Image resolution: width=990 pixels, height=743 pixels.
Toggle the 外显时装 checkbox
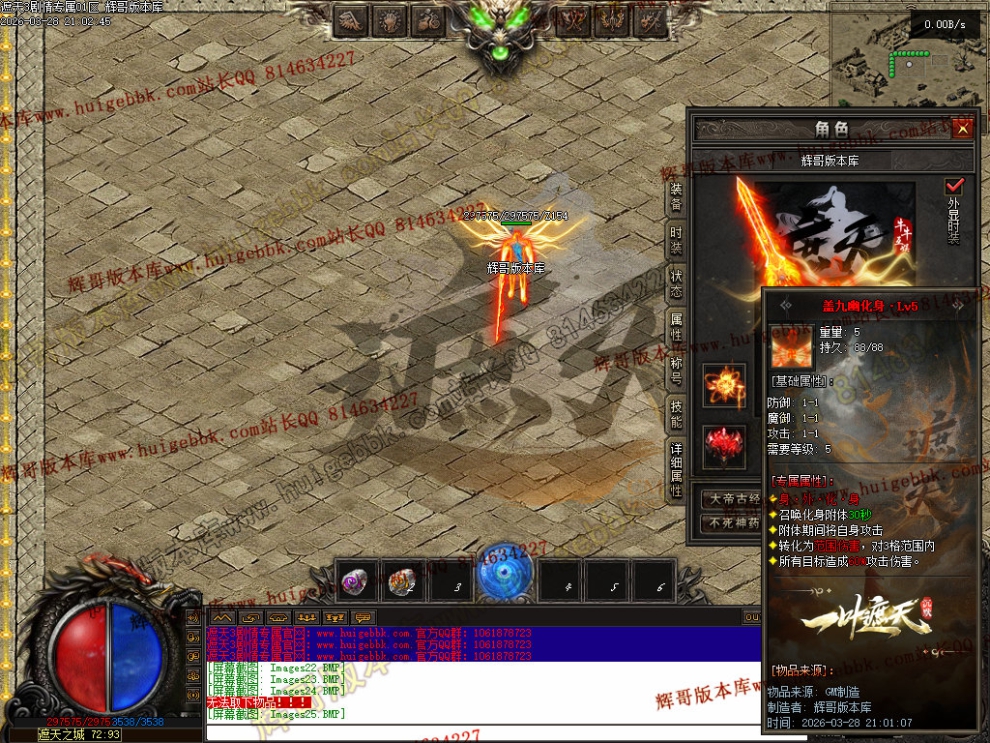tap(954, 187)
